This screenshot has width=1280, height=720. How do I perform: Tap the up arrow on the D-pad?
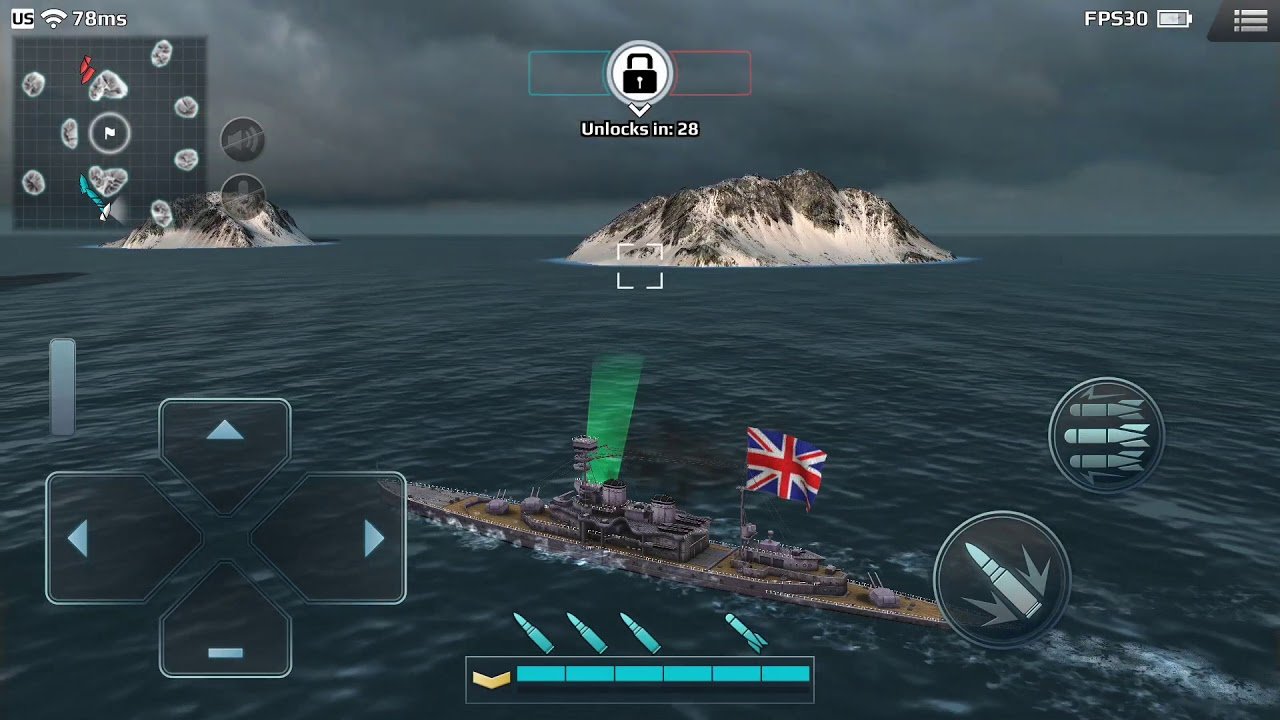click(225, 440)
